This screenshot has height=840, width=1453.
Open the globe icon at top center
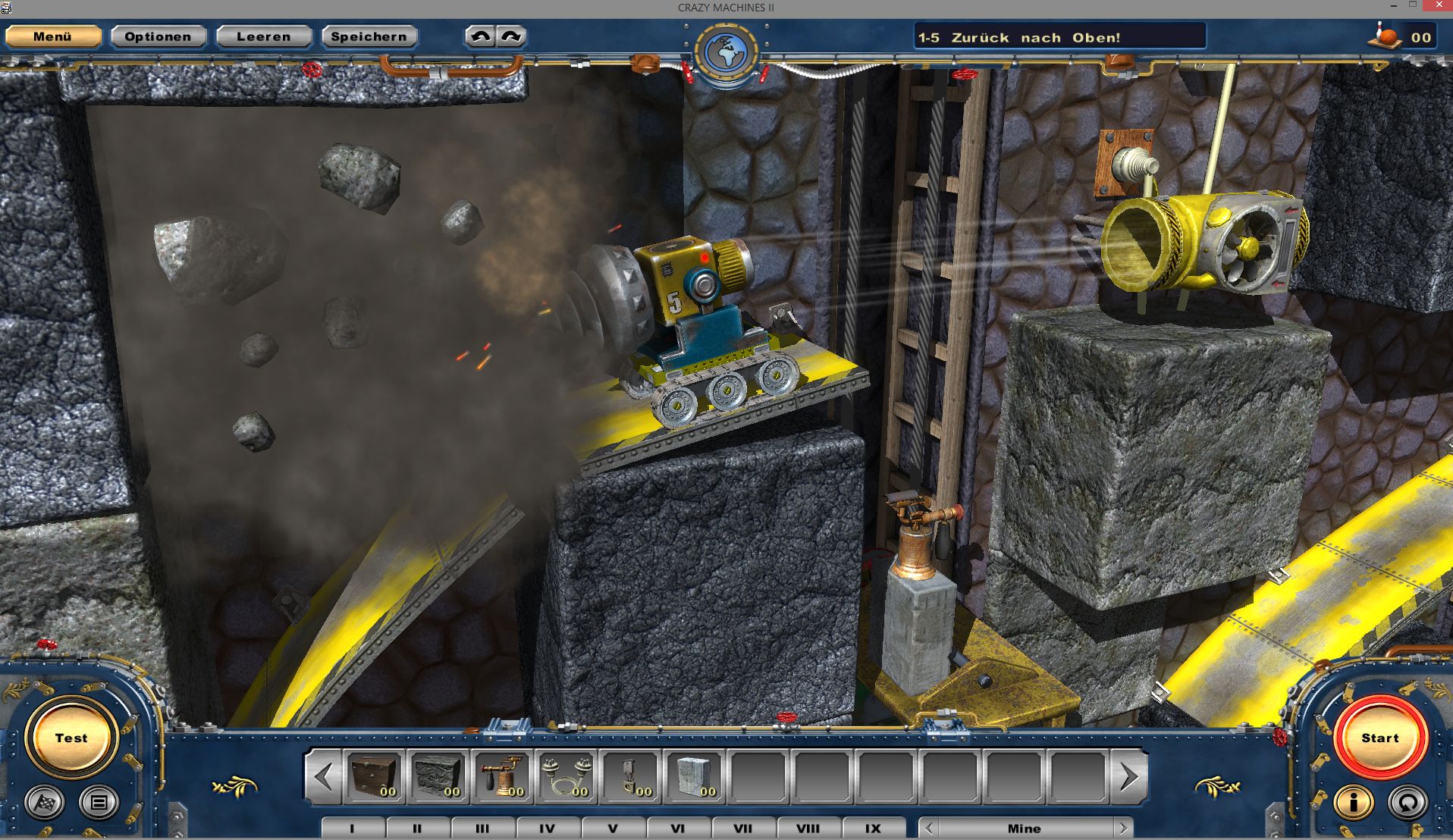click(x=726, y=49)
